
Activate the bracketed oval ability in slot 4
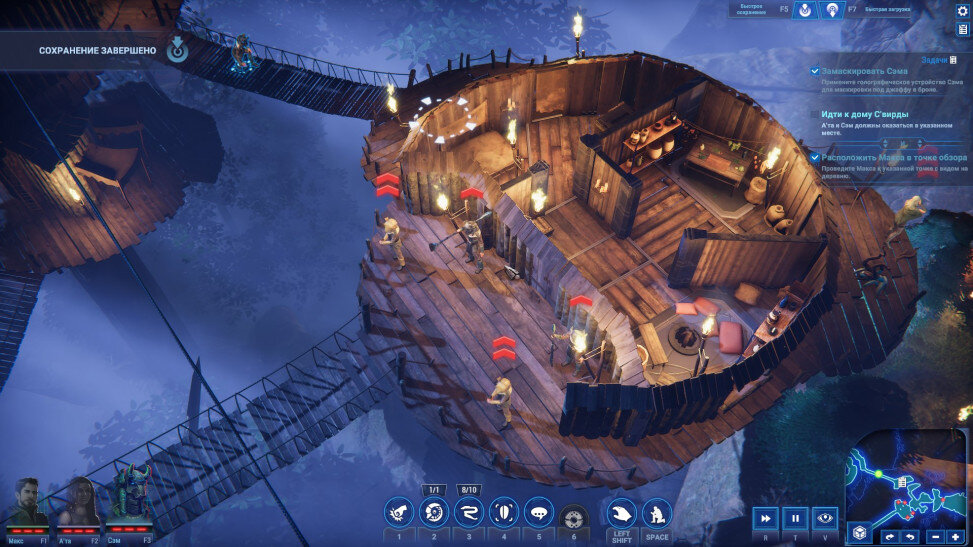tap(504, 513)
